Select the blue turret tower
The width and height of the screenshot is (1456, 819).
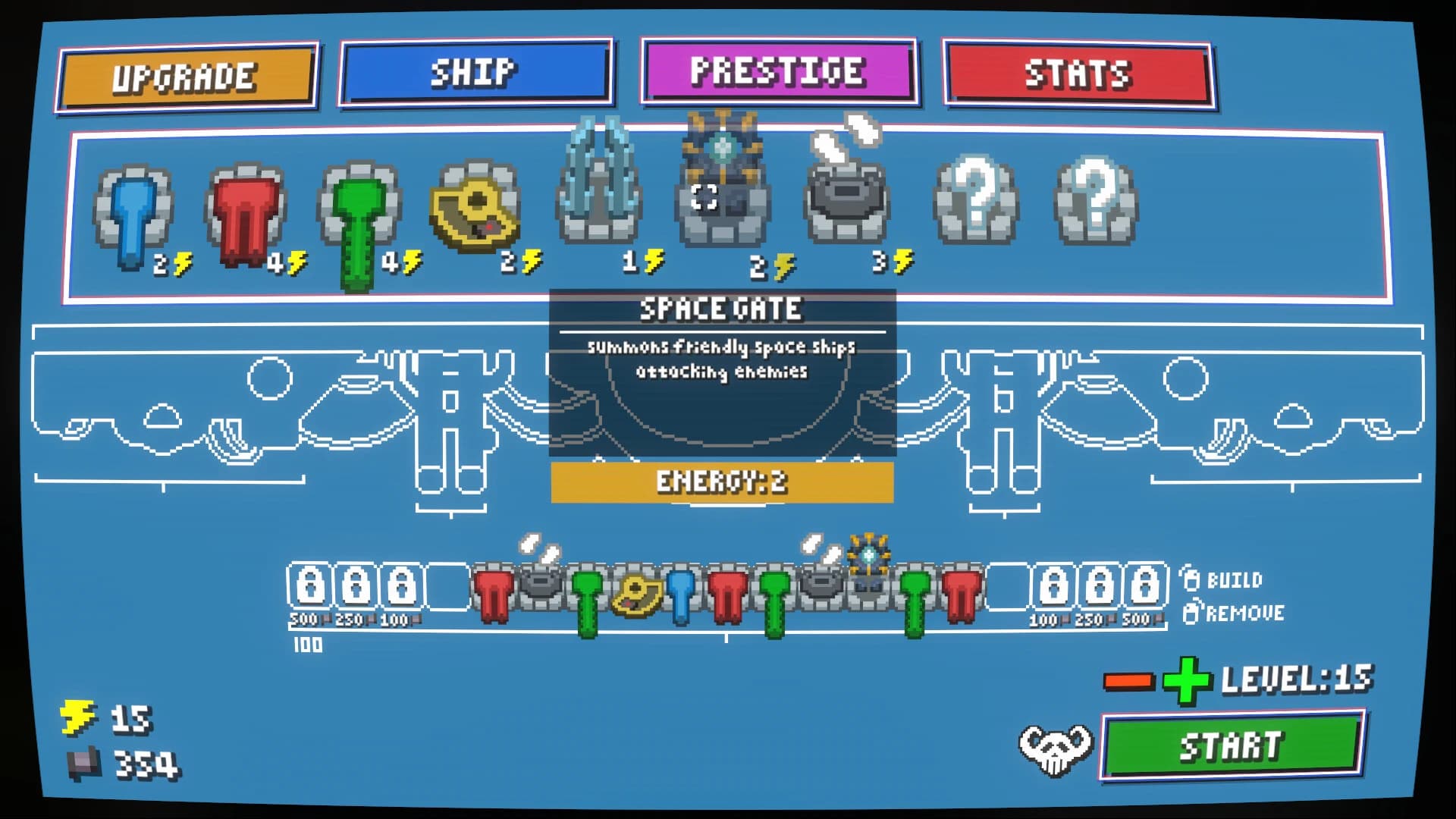click(x=133, y=209)
